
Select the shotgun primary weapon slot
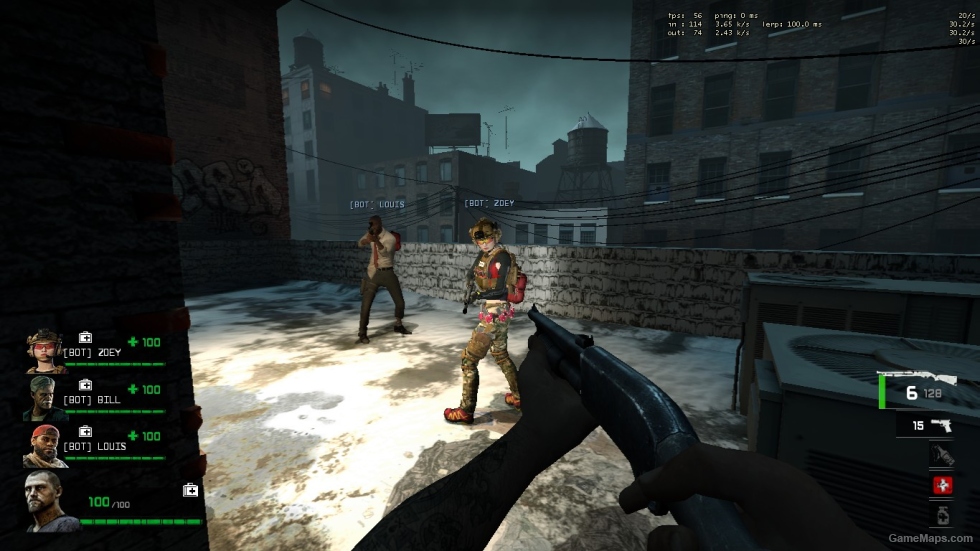pyautogui.click(x=918, y=390)
